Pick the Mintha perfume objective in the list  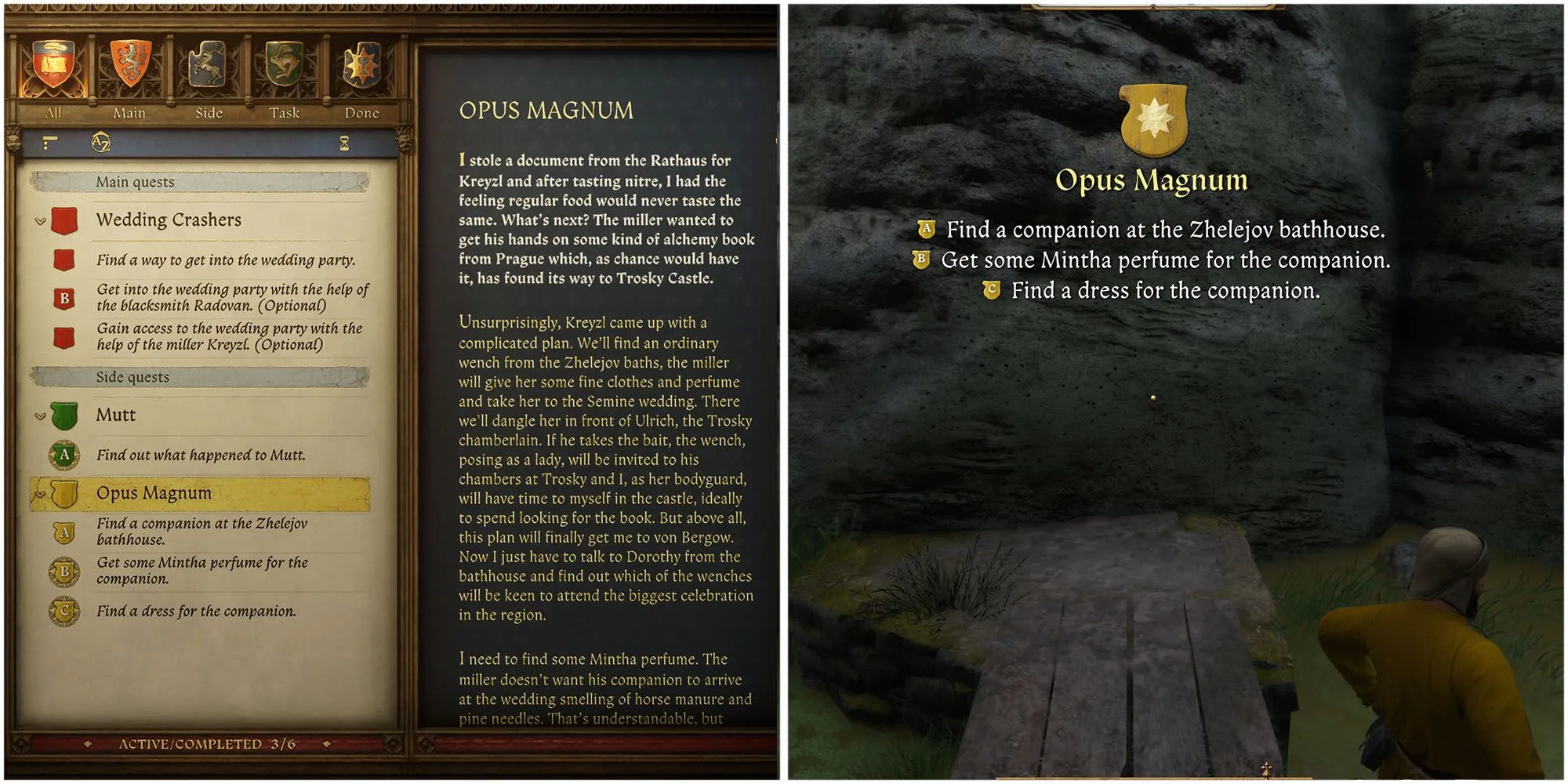(201, 571)
